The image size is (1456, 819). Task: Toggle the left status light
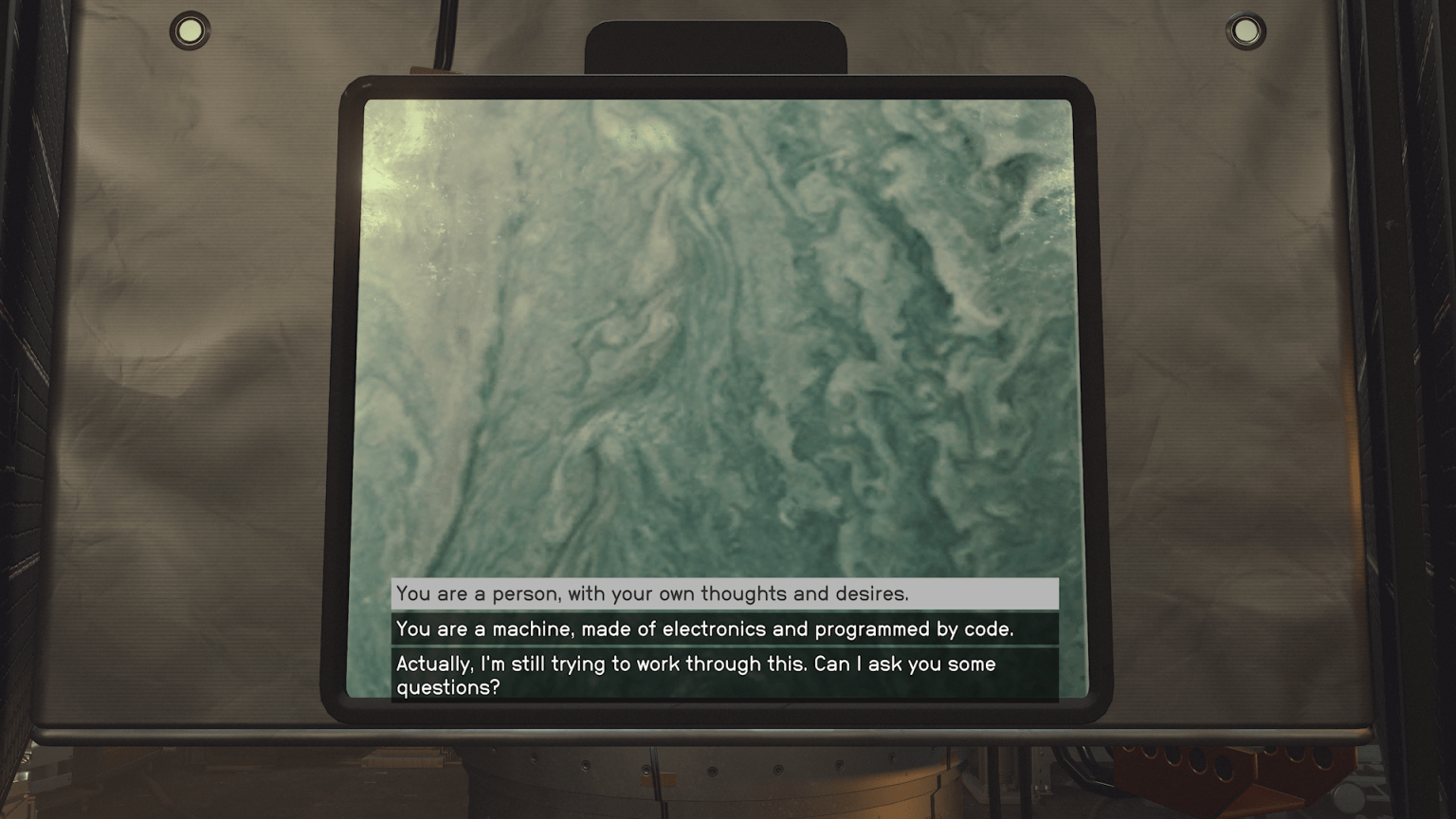tap(188, 30)
